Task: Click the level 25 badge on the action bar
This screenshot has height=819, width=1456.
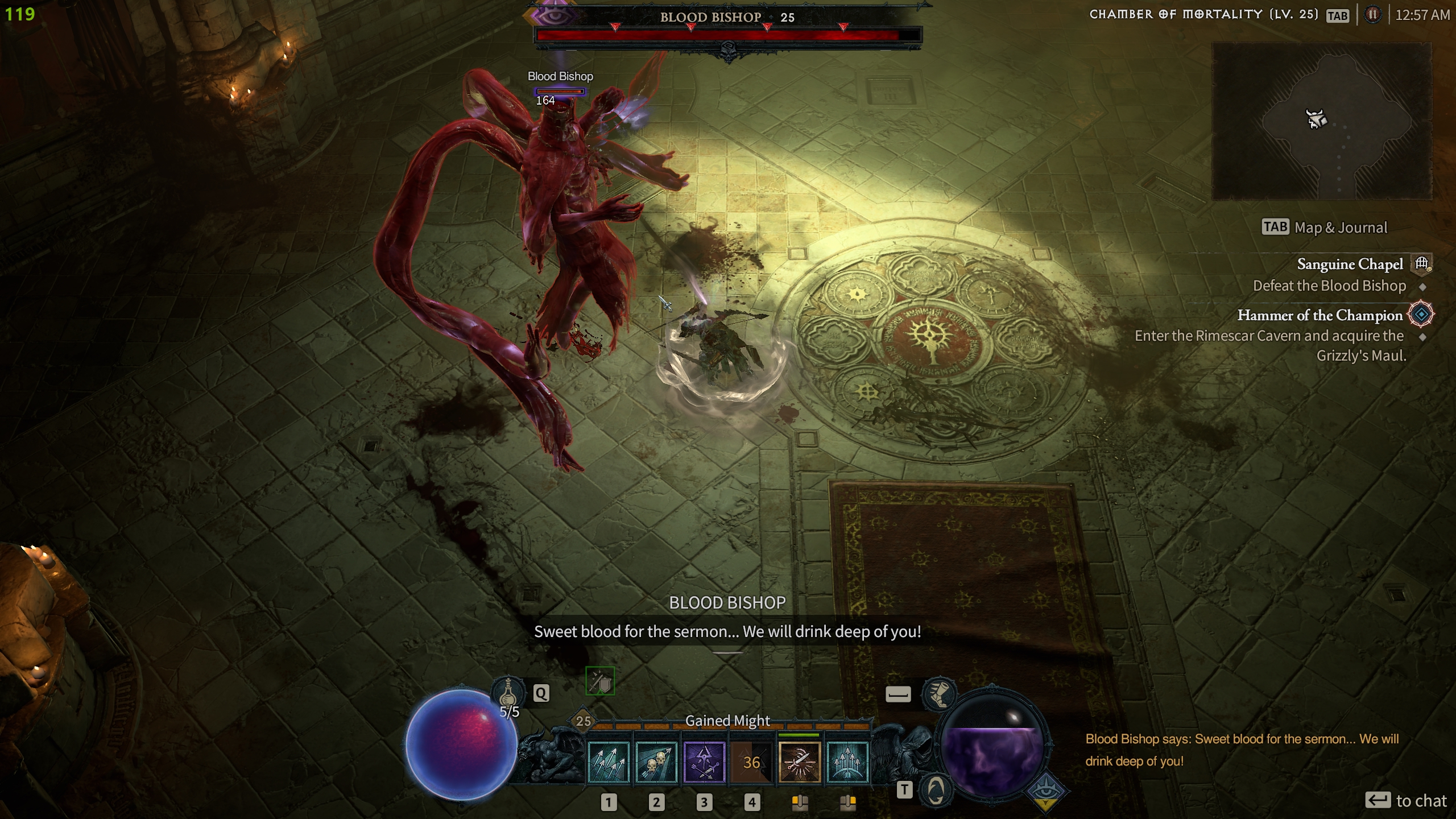Action: pos(584,721)
